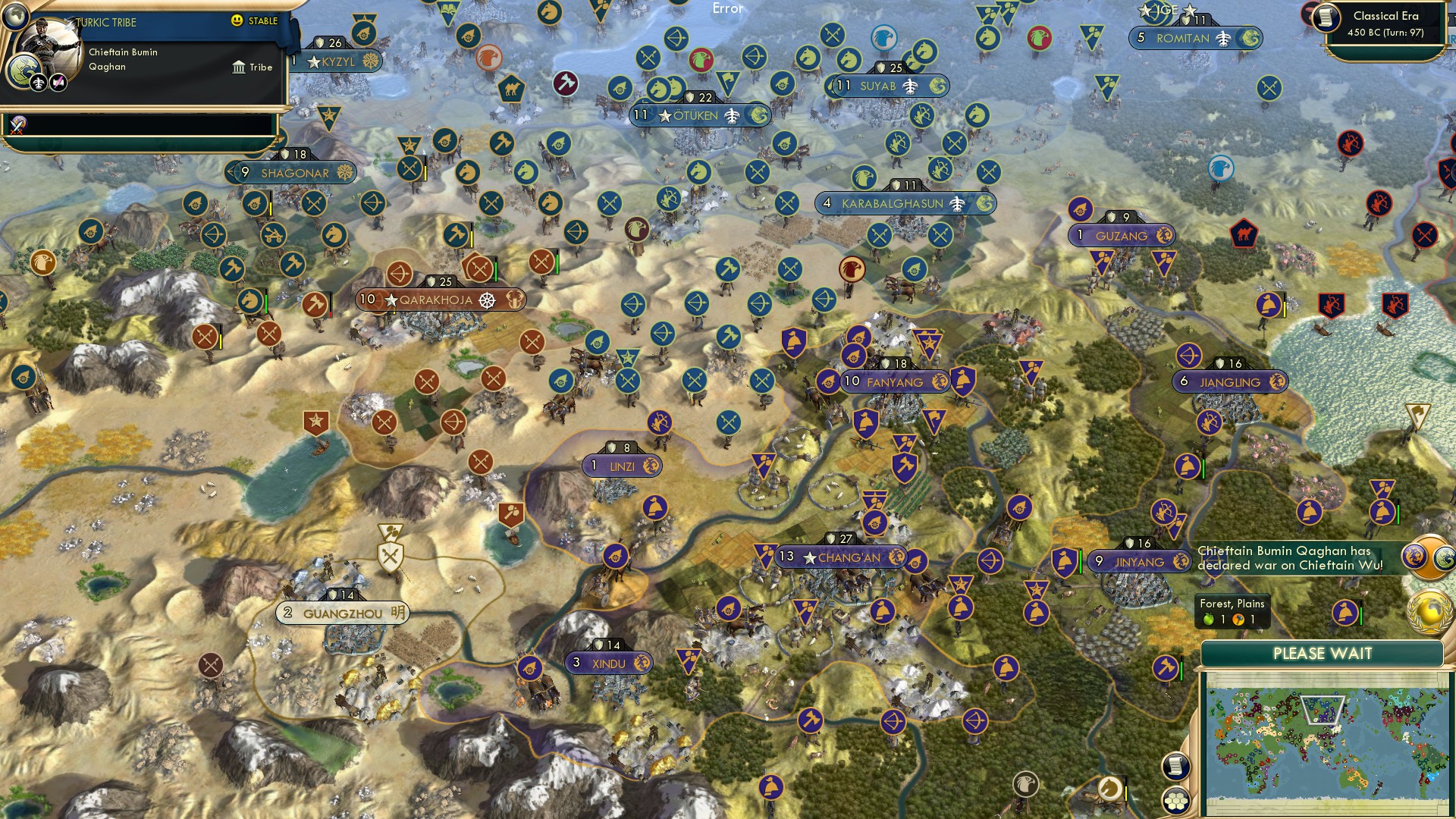Click the Please Wait turn button

point(1322,654)
